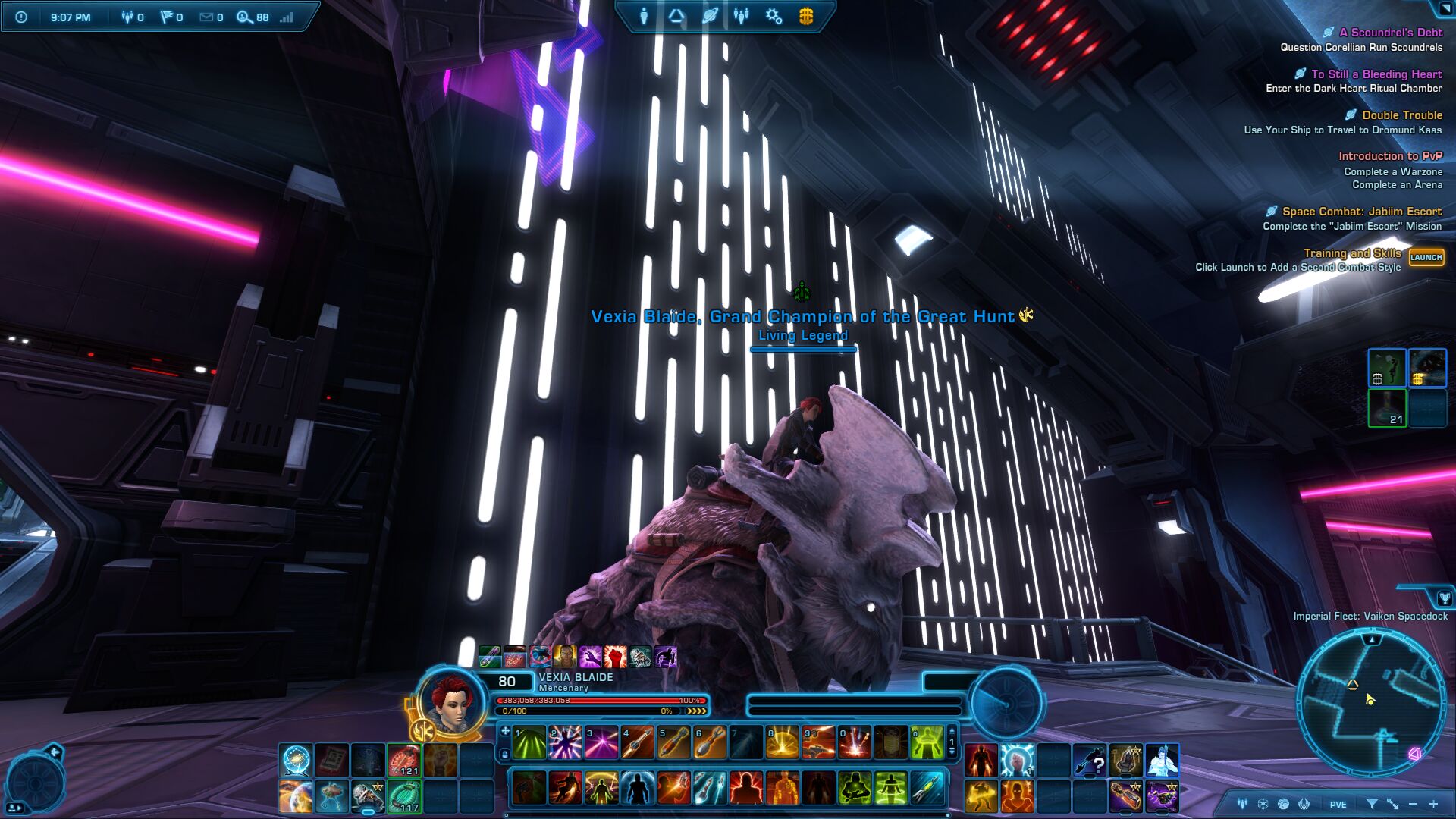The height and width of the screenshot is (819, 1456).
Task: Use the red medpac item with count 121
Action: [404, 760]
